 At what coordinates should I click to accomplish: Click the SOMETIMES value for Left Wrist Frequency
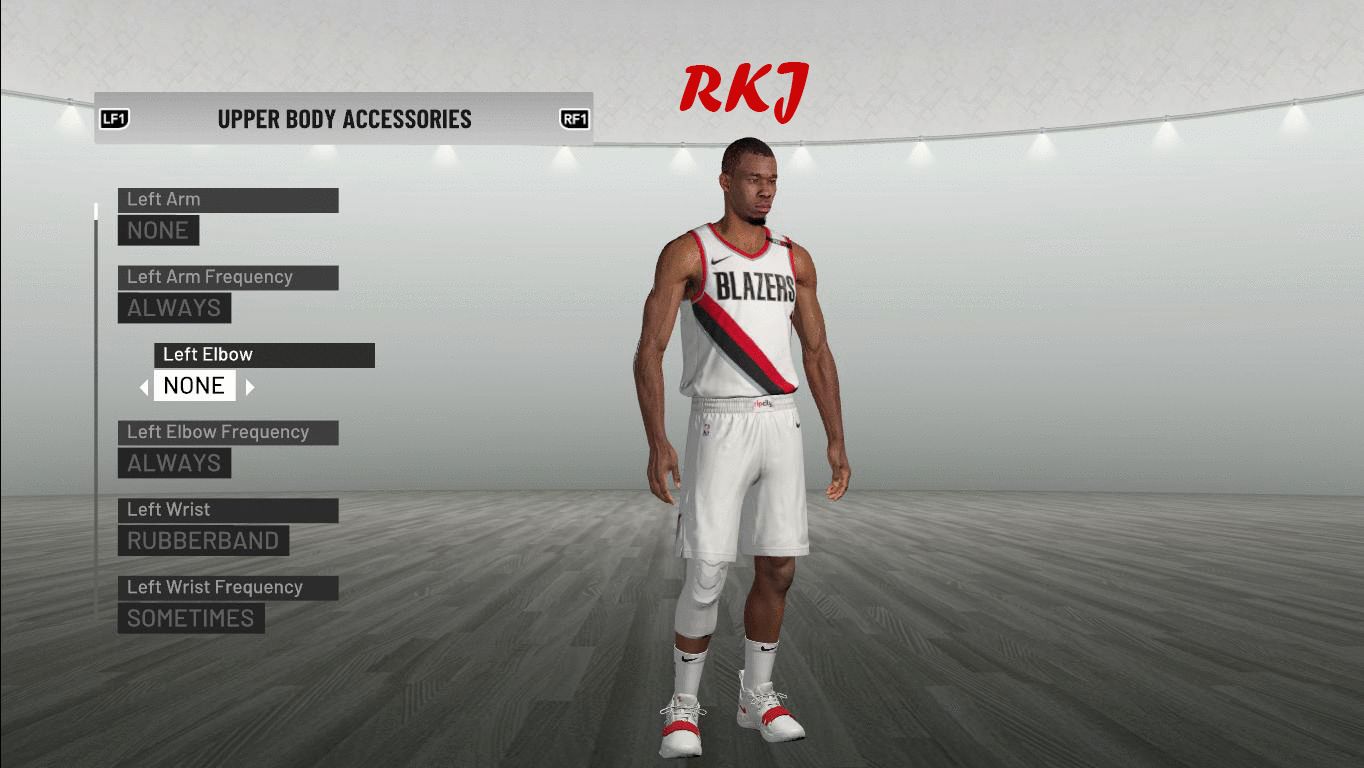pyautogui.click(x=191, y=618)
